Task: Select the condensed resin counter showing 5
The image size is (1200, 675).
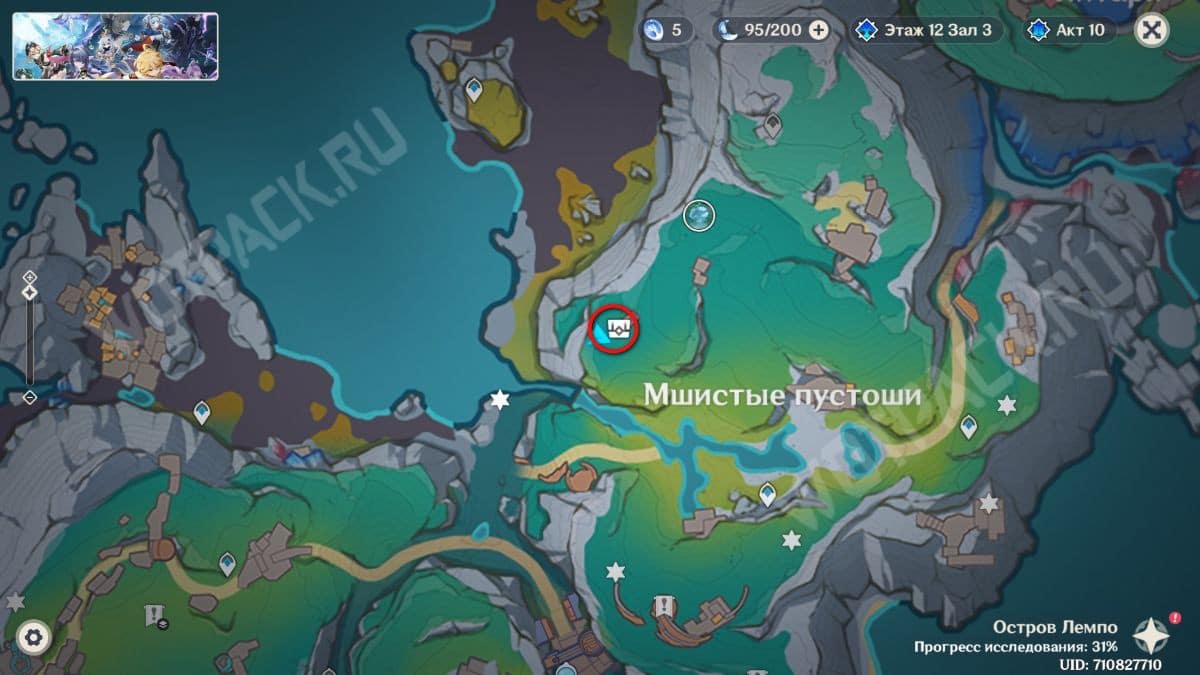Action: [666, 30]
